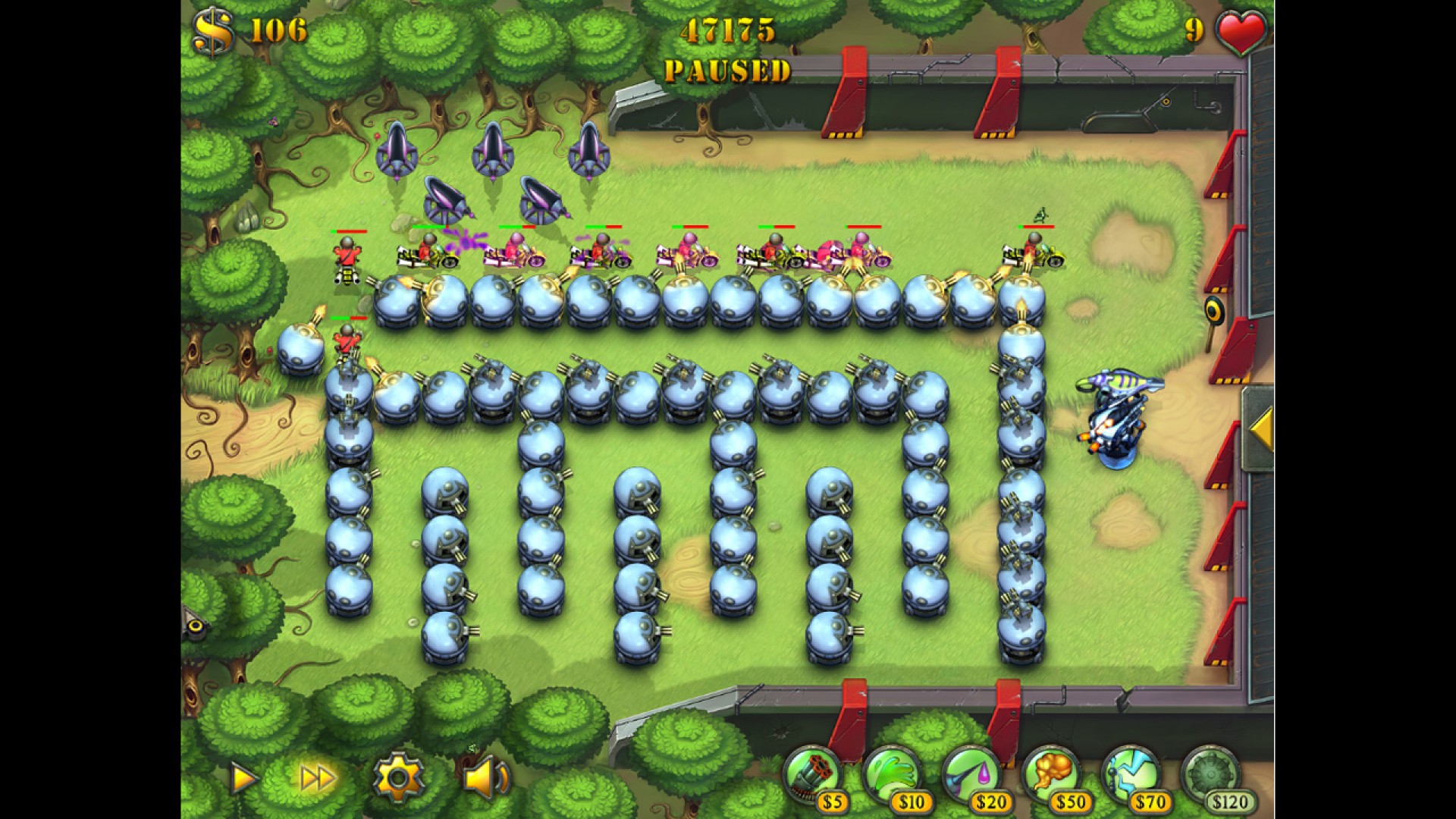Click the score display showing 47175
The image size is (1456, 819).
click(730, 30)
